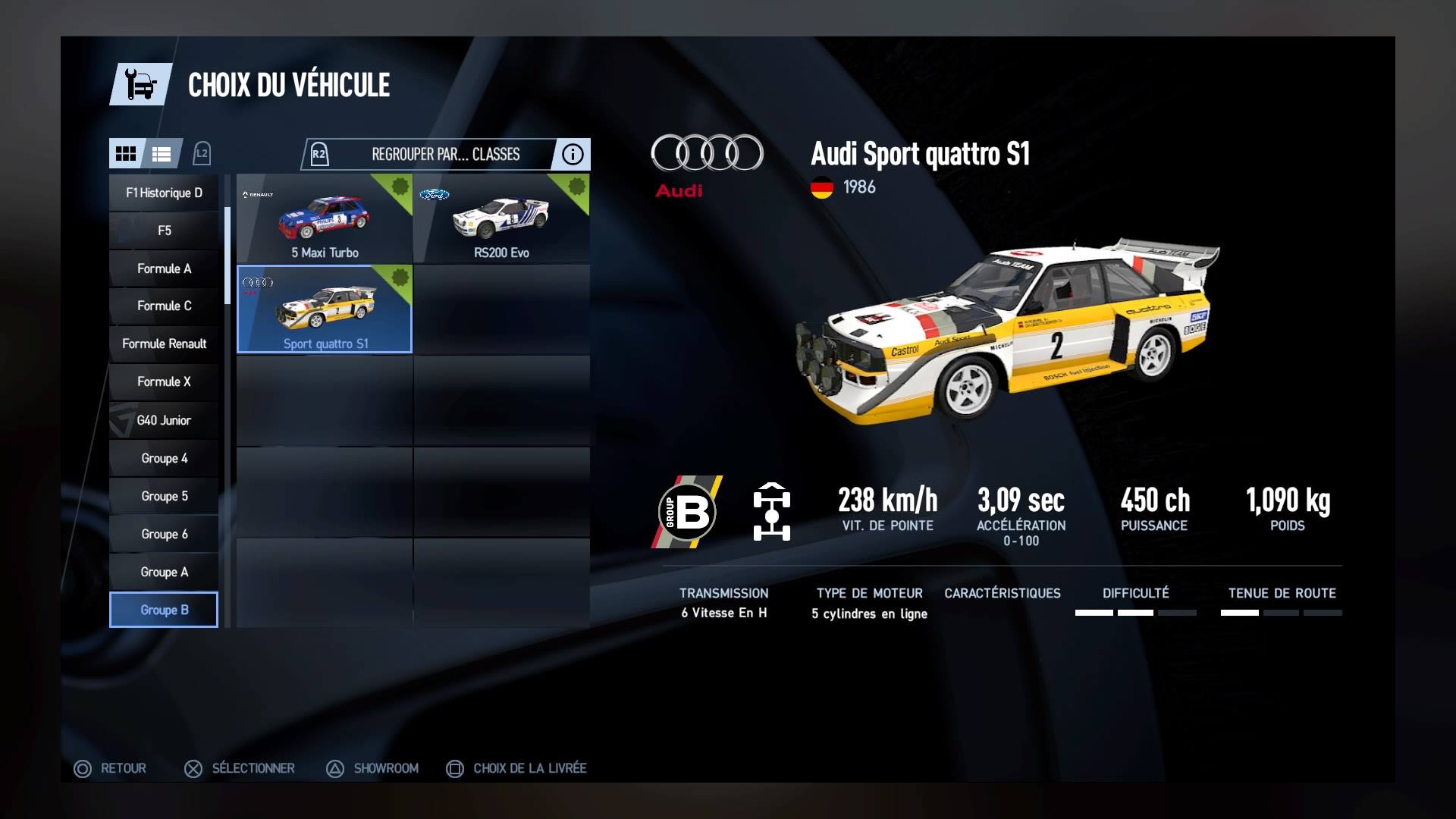Select the F1 Historique D class
1456x819 pixels.
164,193
